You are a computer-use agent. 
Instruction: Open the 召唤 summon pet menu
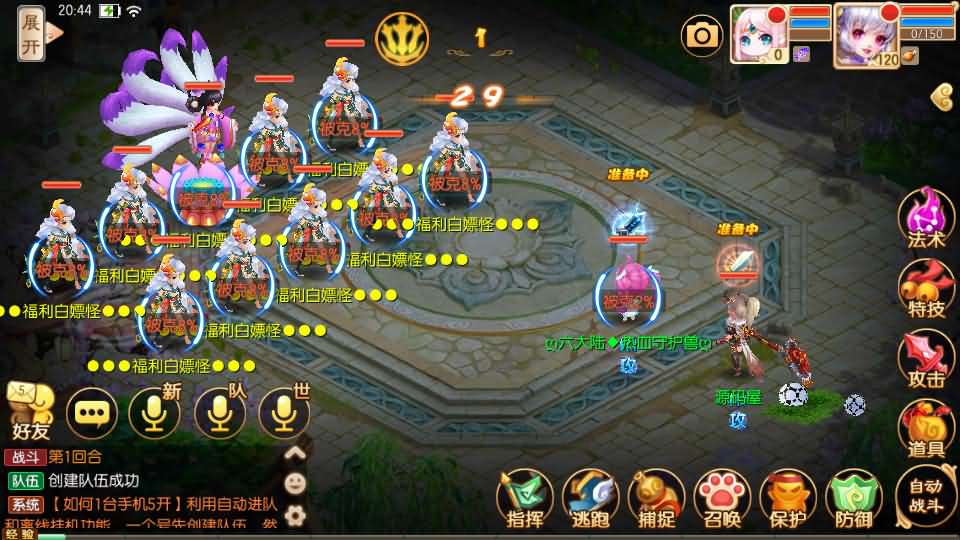721,498
